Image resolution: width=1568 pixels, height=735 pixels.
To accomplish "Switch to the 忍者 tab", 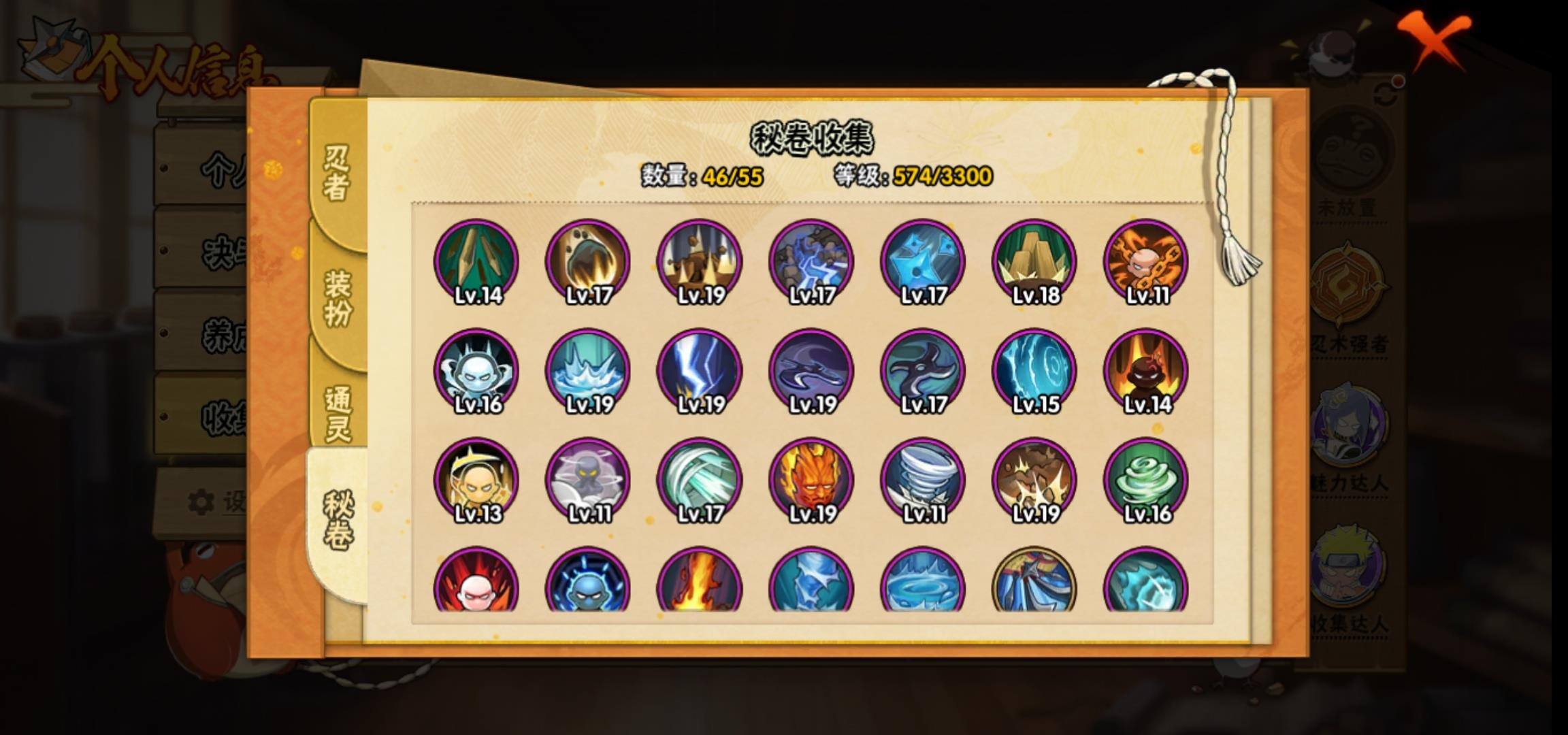I will point(336,174).
